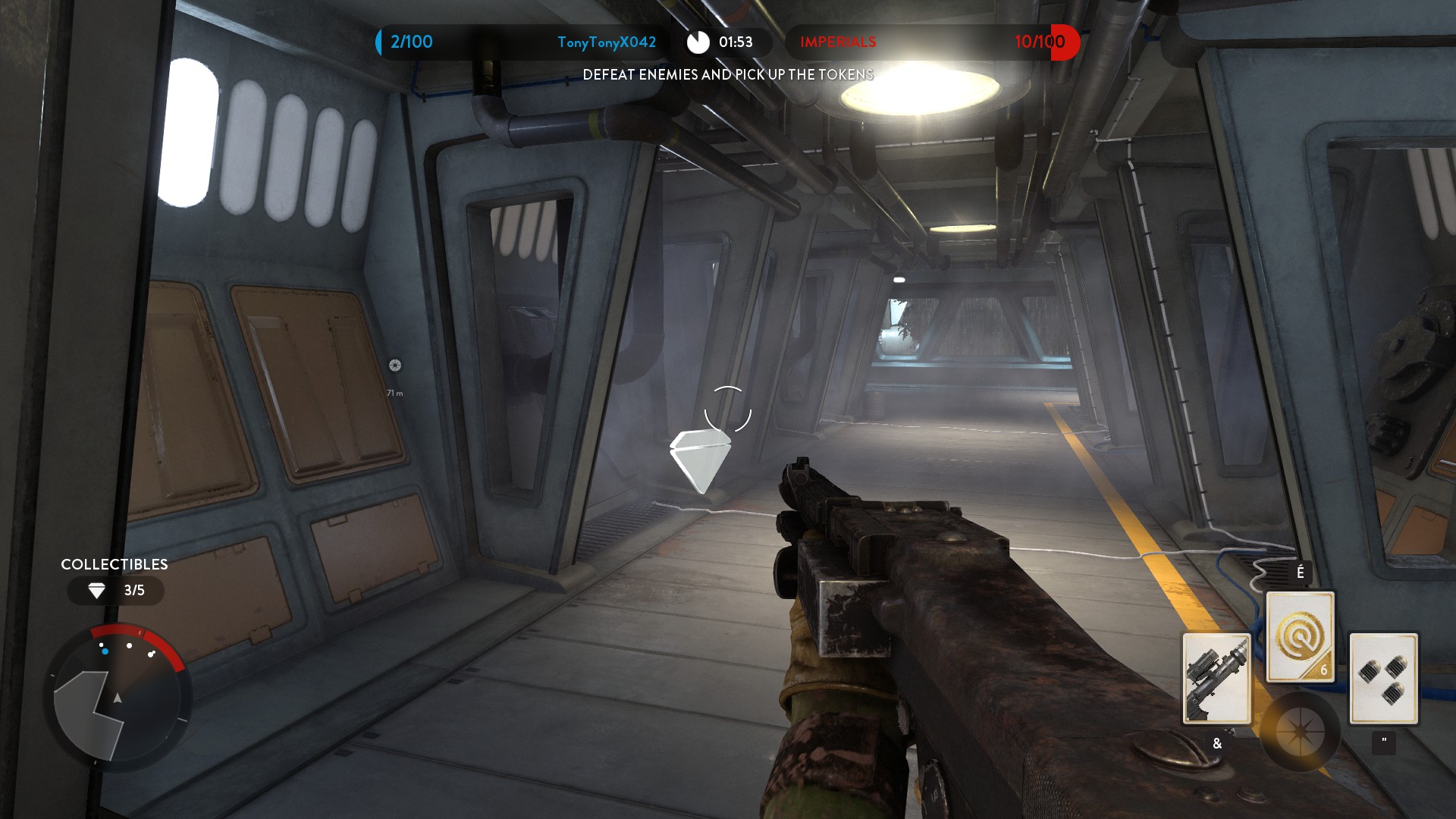Click the circular radar minimap
The image size is (1456, 819).
[x=117, y=698]
